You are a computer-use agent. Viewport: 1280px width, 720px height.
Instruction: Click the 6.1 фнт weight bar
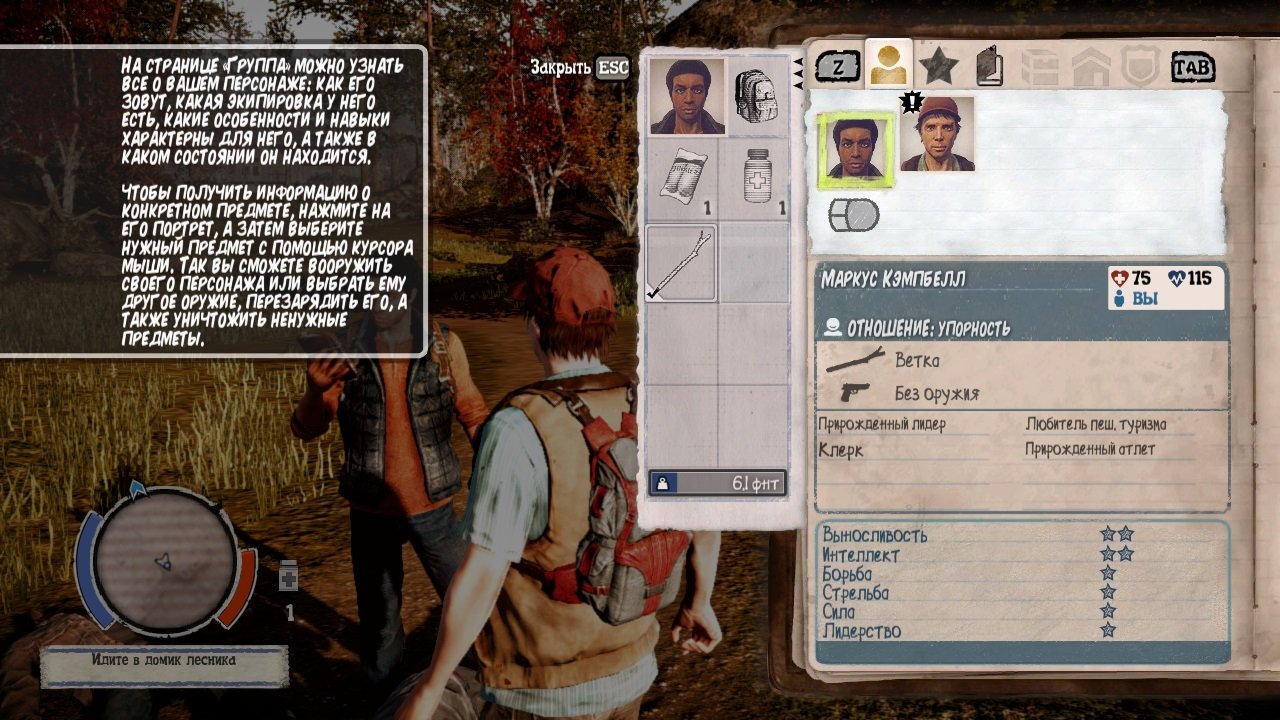pyautogui.click(x=716, y=482)
